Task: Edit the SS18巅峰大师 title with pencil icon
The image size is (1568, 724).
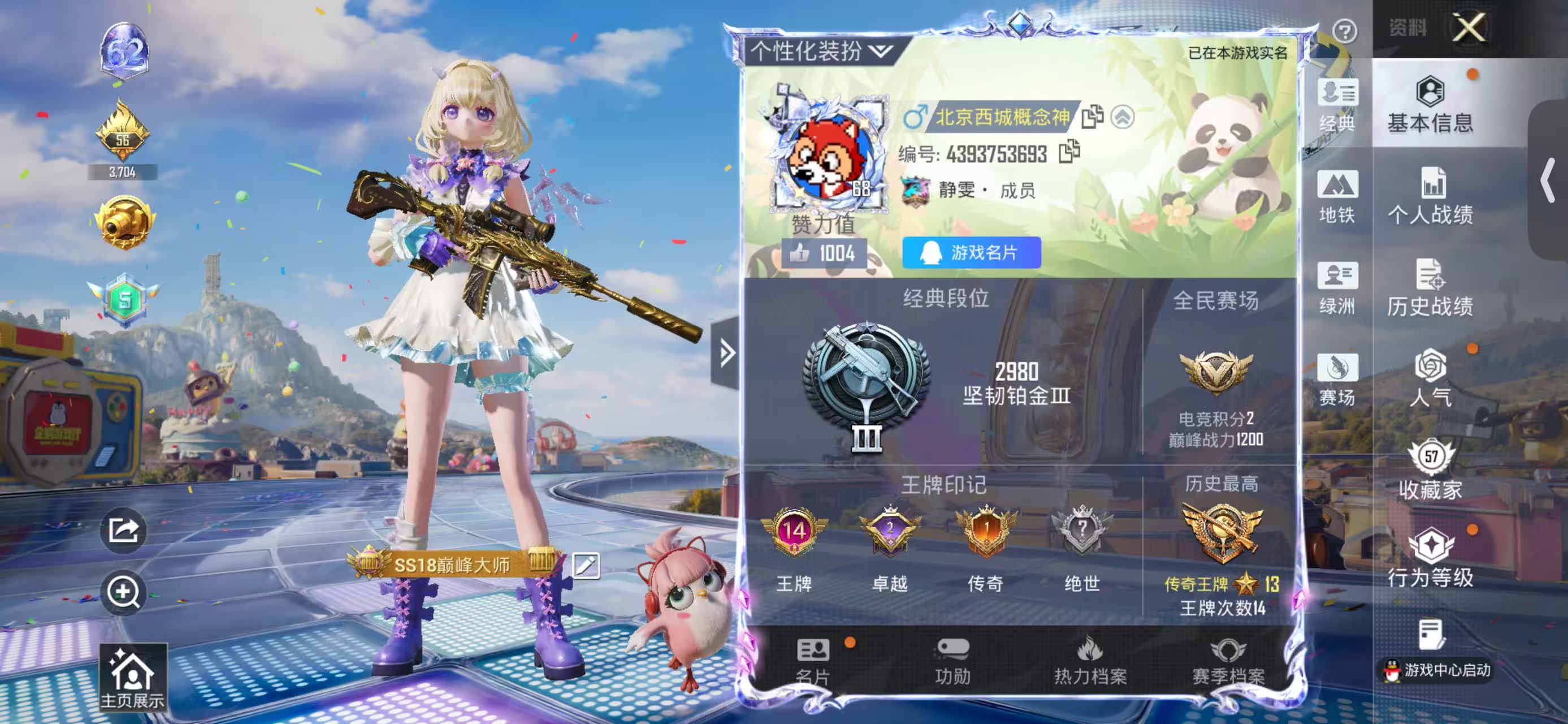Action: click(x=586, y=566)
